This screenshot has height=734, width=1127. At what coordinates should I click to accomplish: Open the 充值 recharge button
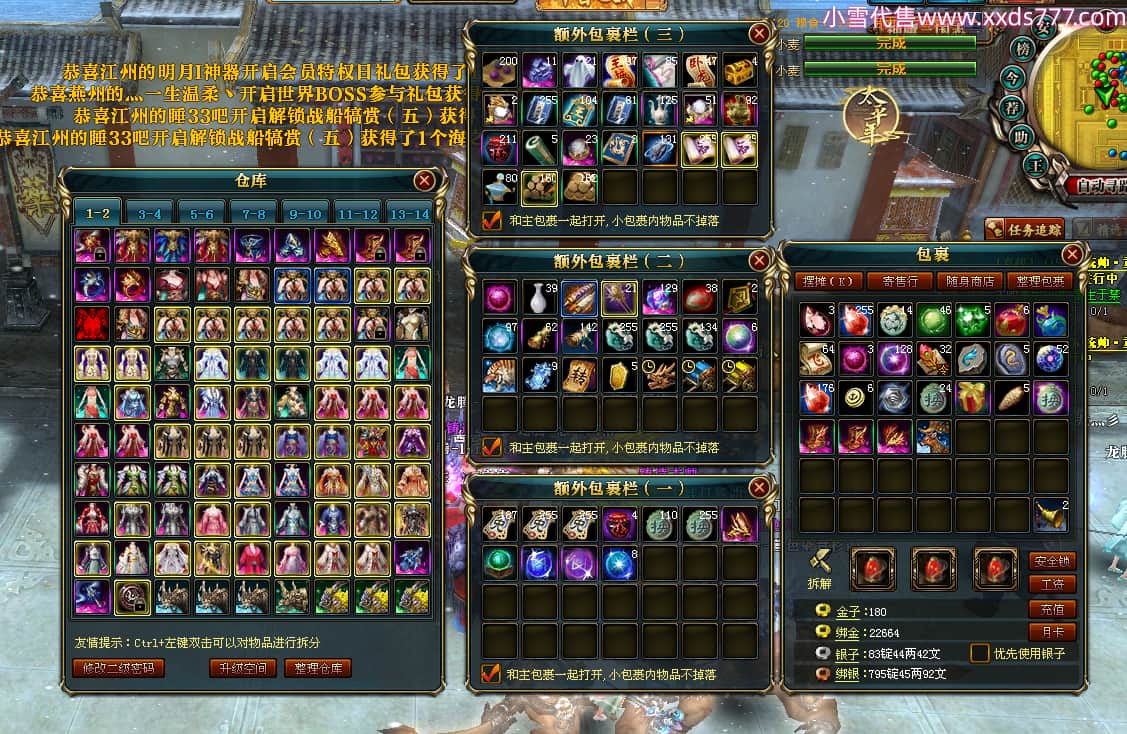pos(1052,609)
